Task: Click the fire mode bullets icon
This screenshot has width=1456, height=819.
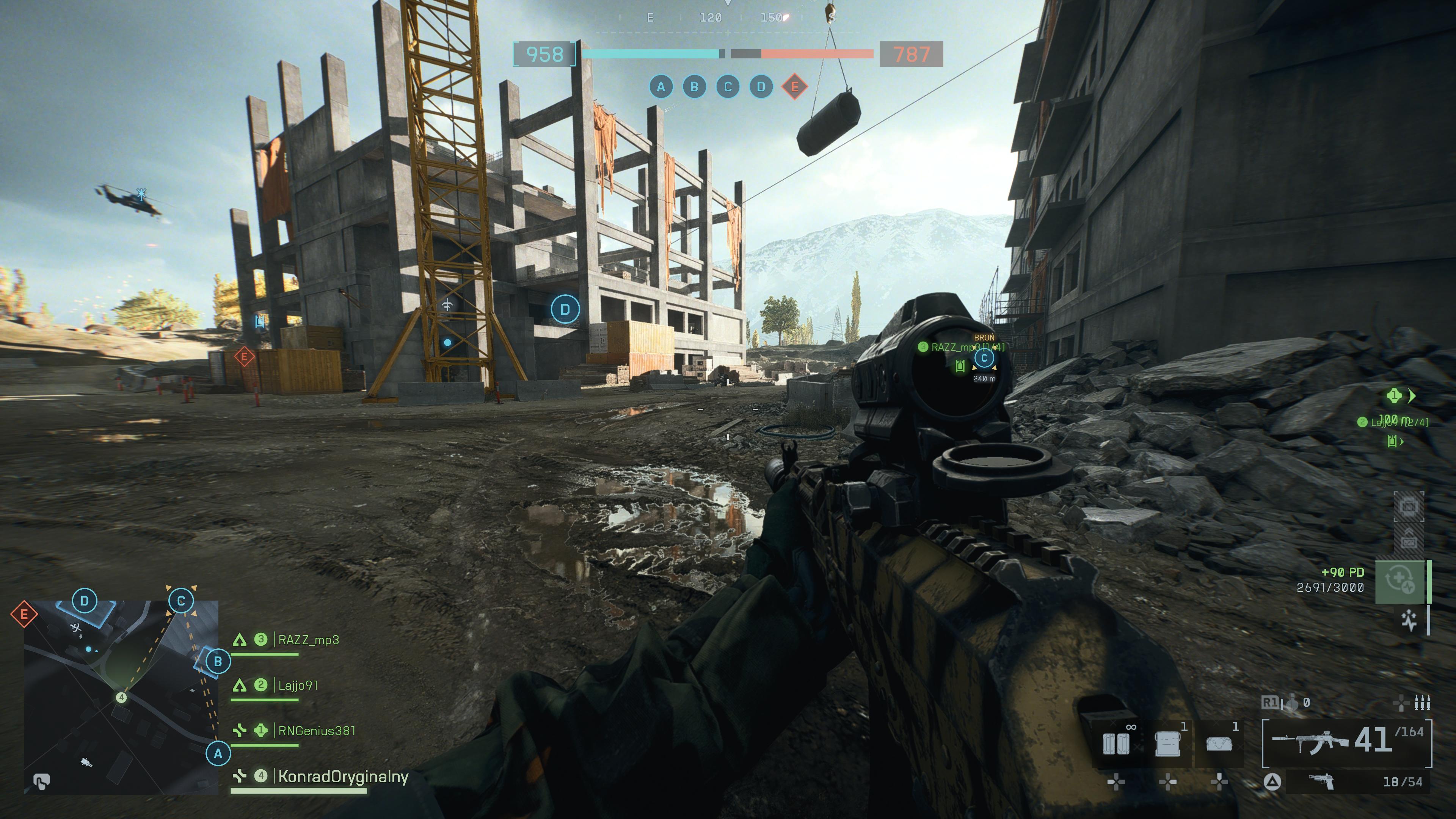Action: pos(1421,703)
